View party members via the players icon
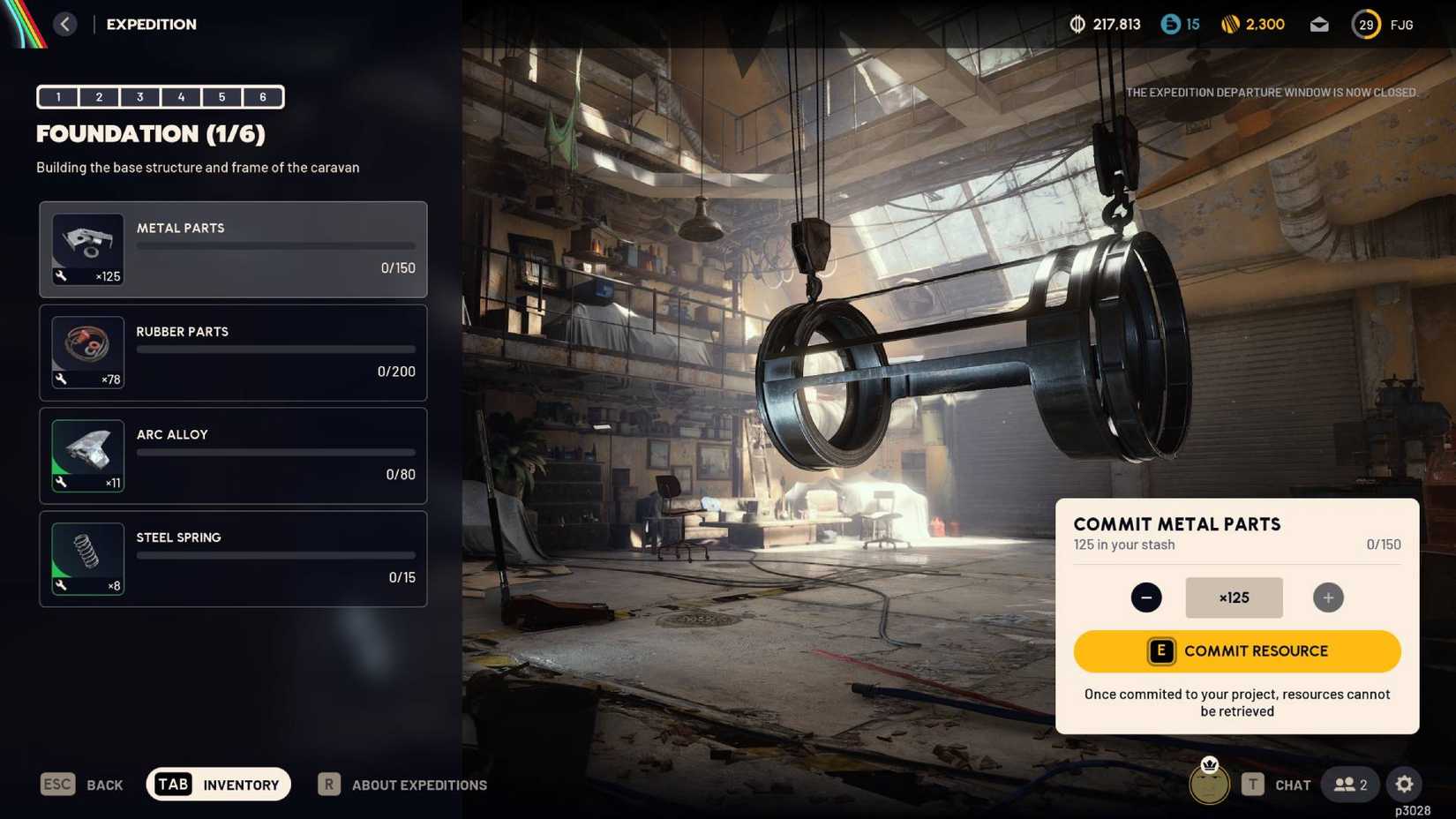 click(1349, 784)
